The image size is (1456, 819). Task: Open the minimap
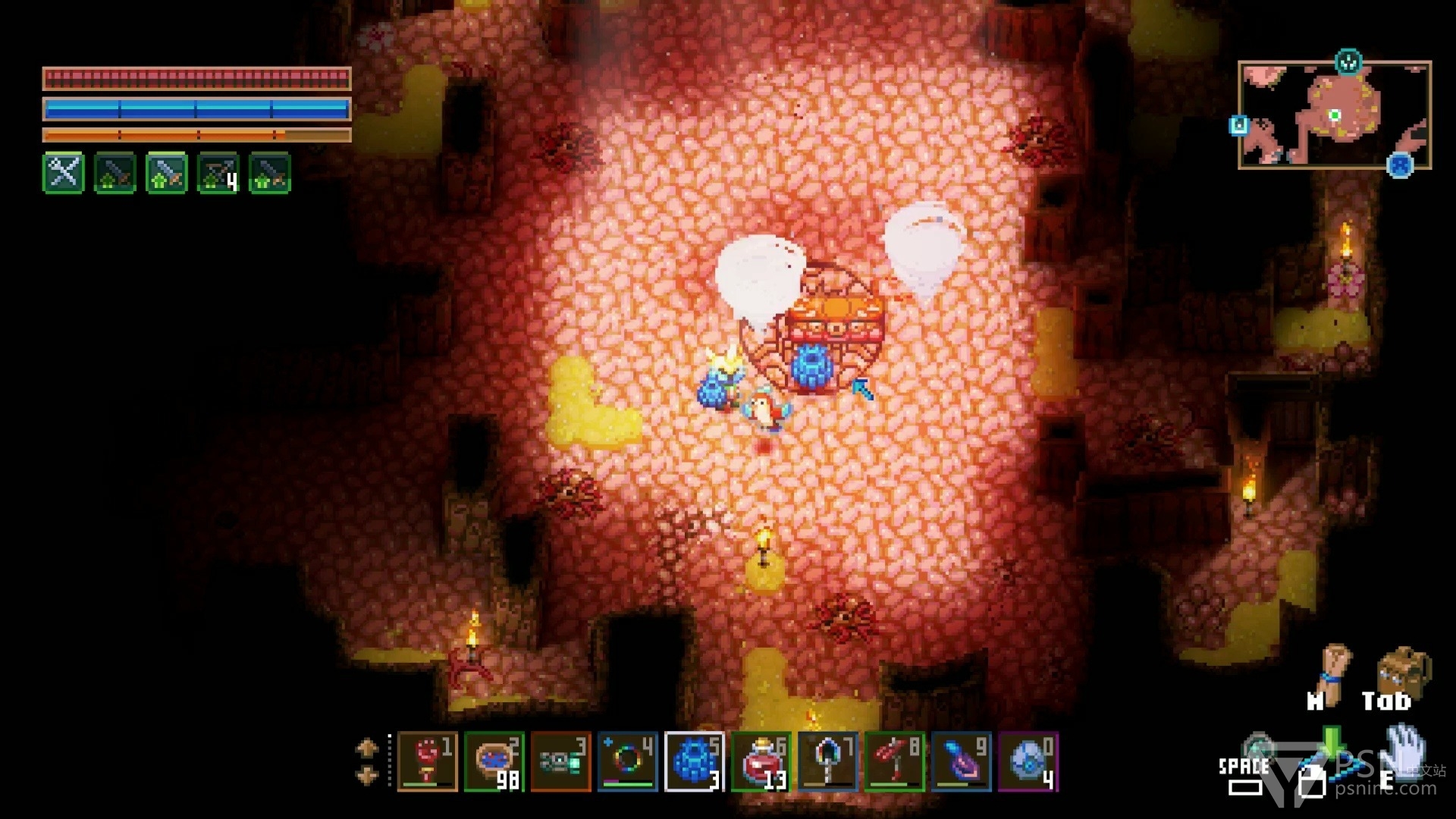tap(1334, 115)
